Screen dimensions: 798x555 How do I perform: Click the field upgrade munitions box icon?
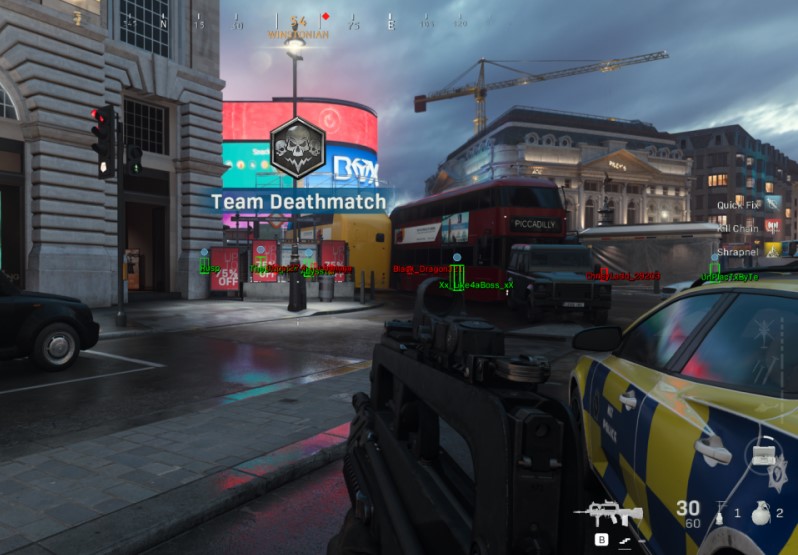pos(762,456)
